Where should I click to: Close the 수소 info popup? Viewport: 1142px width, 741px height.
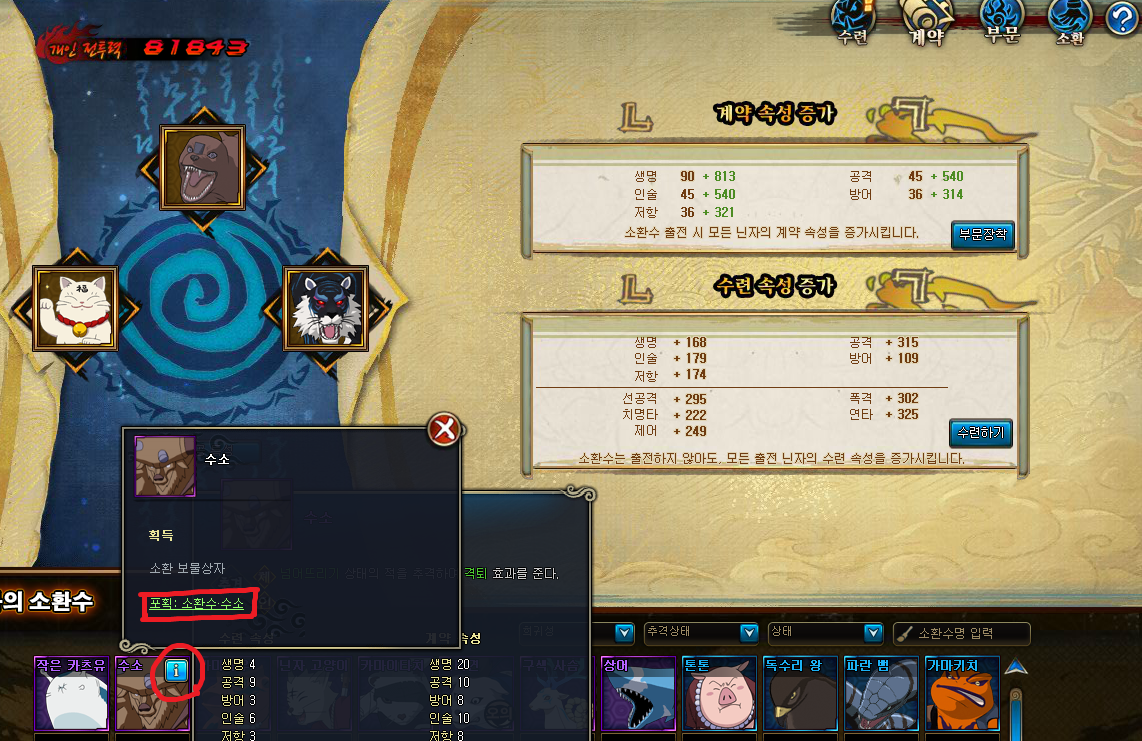pyautogui.click(x=443, y=430)
